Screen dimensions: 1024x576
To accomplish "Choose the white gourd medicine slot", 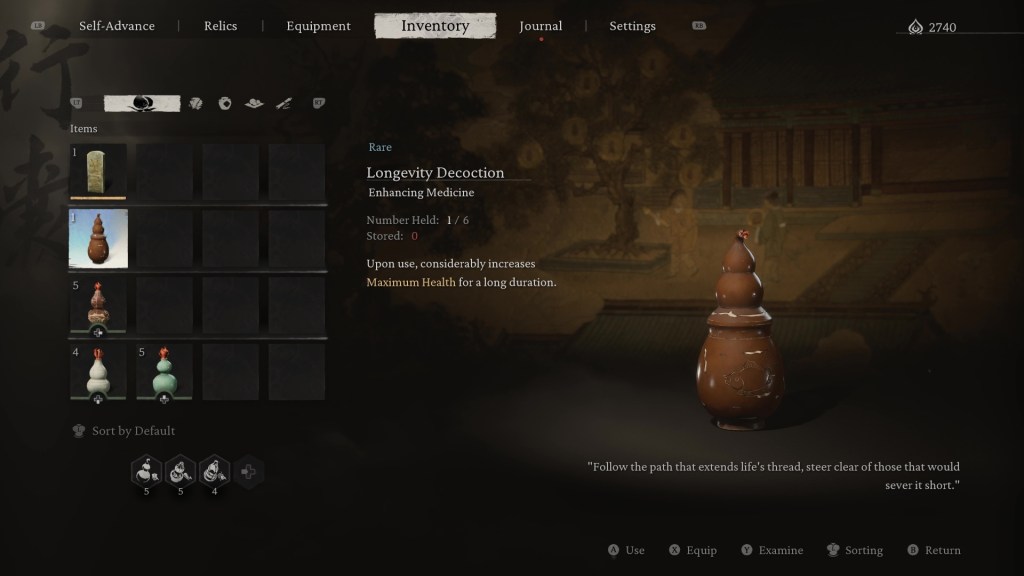I will coord(98,372).
